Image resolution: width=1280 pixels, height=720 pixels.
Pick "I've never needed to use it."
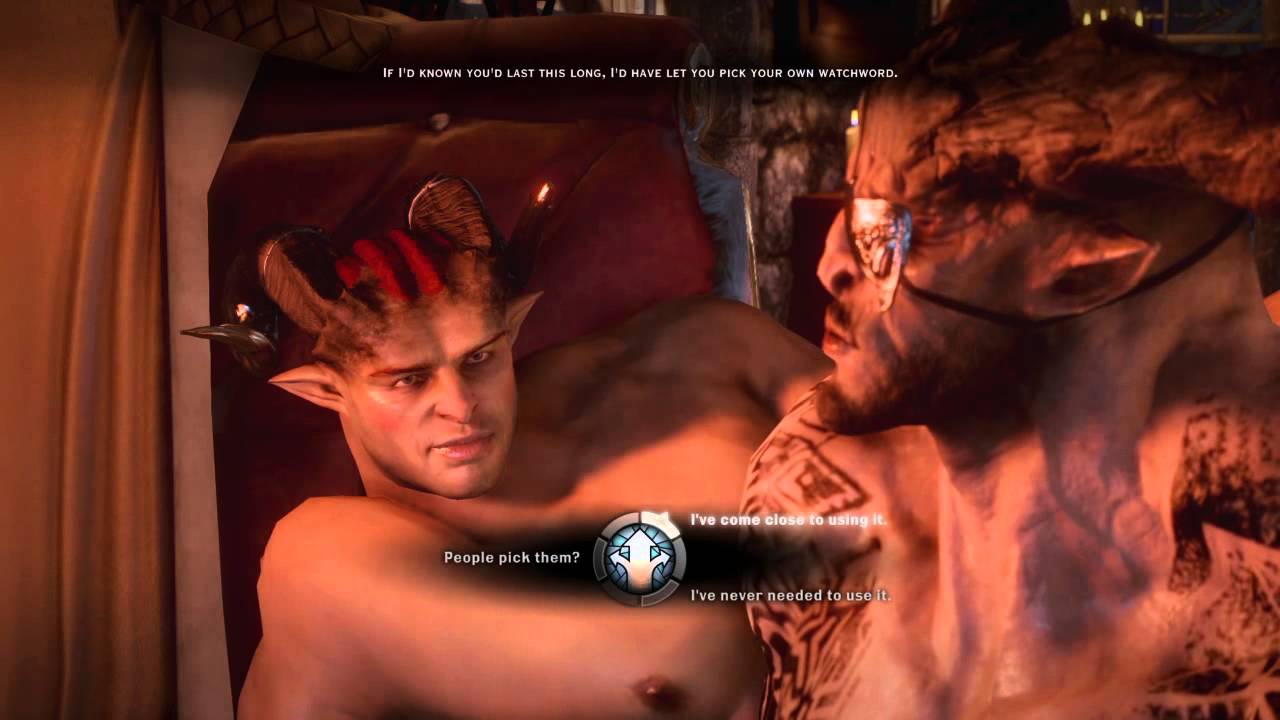click(790, 595)
